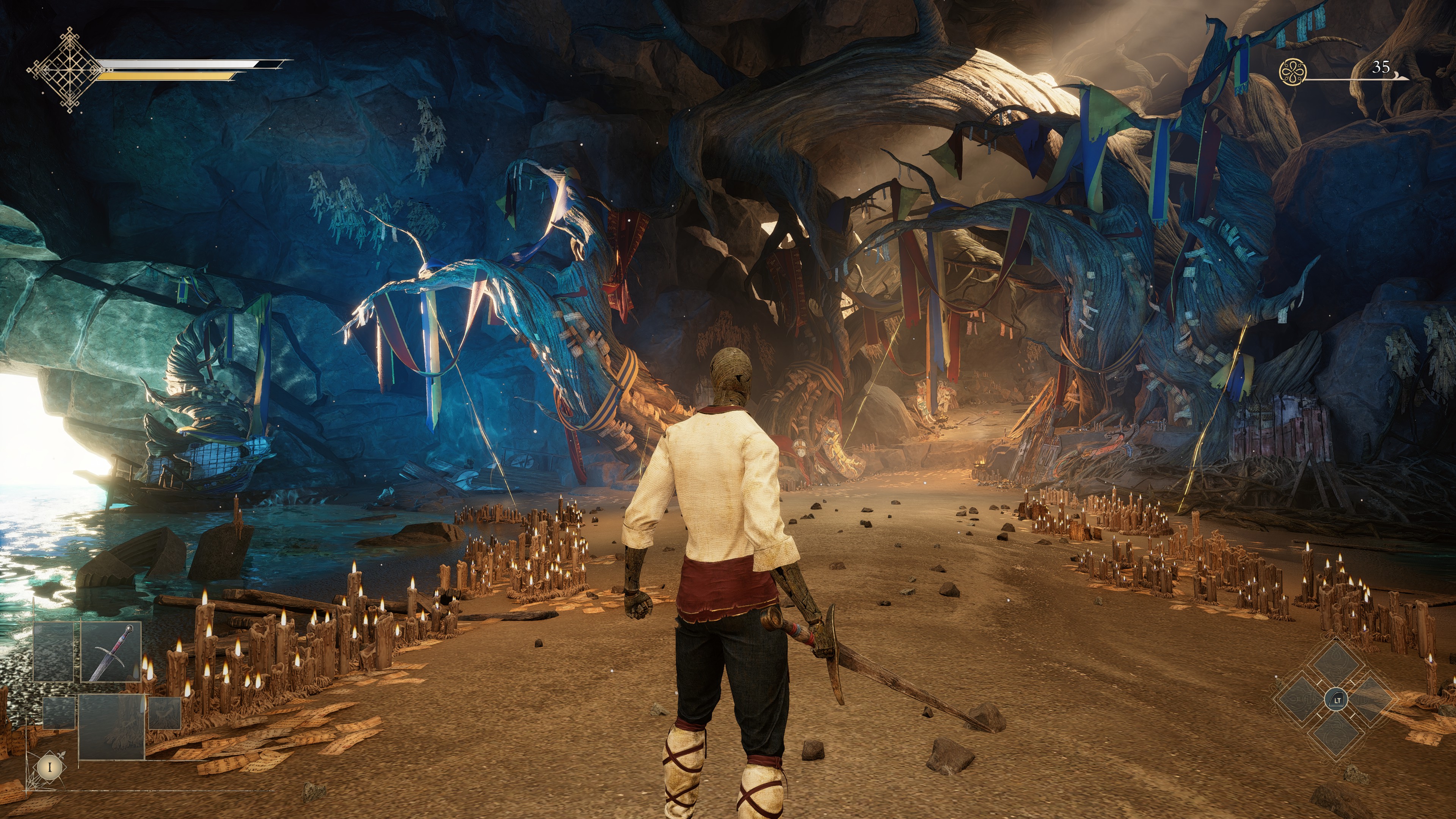
Task: Click the loadout badge marked I
Action: click(50, 767)
